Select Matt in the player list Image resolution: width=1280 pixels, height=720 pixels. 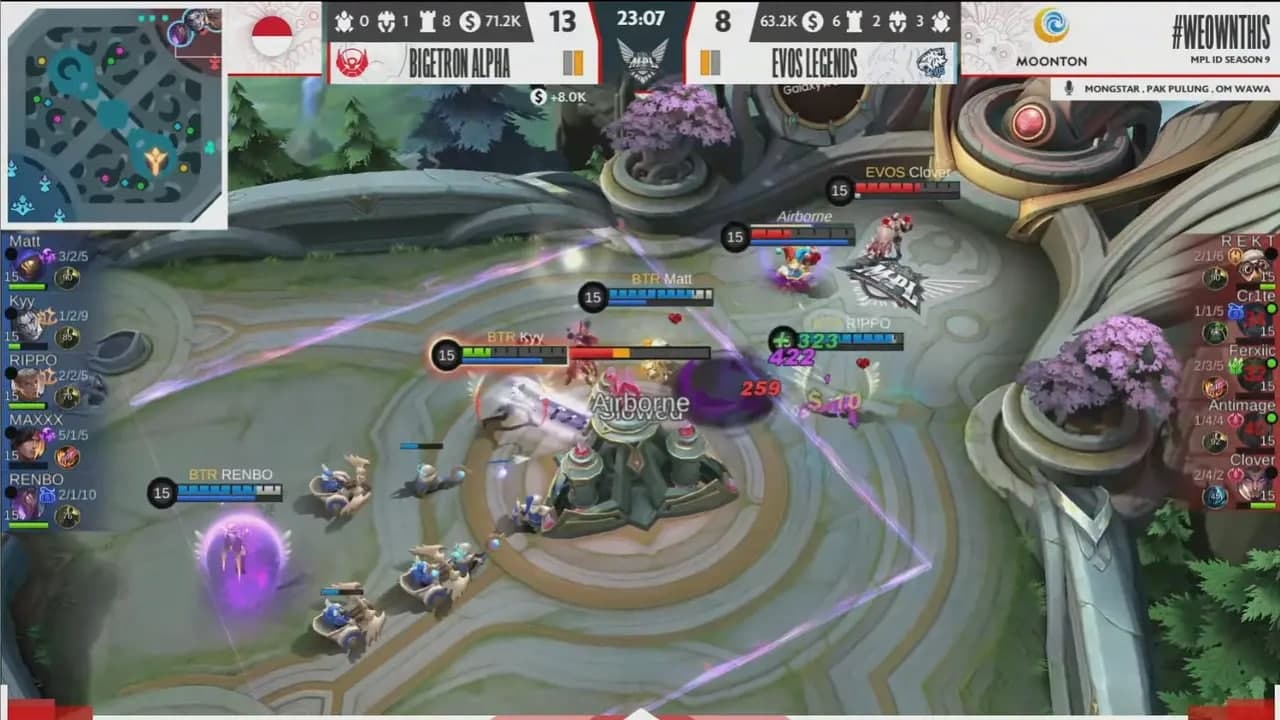click(x=45, y=264)
